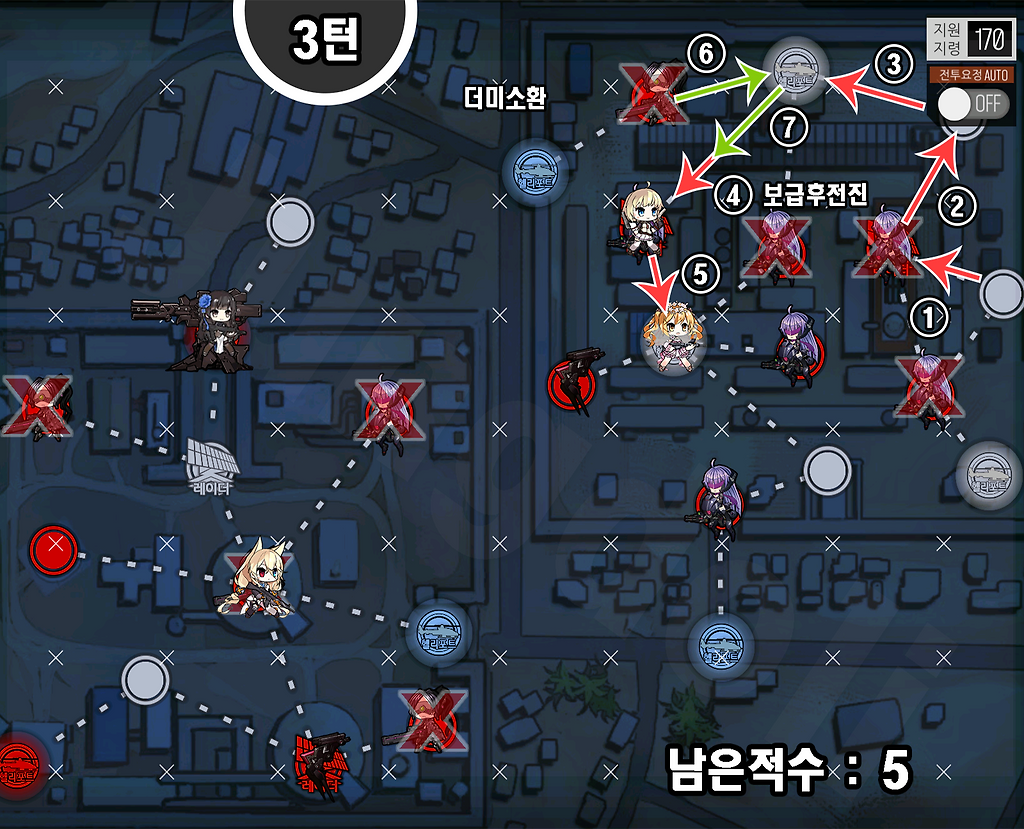This screenshot has width=1024, height=829.
Task: Select the black-haired sniper echelon with blue flower
Action: (x=214, y=331)
